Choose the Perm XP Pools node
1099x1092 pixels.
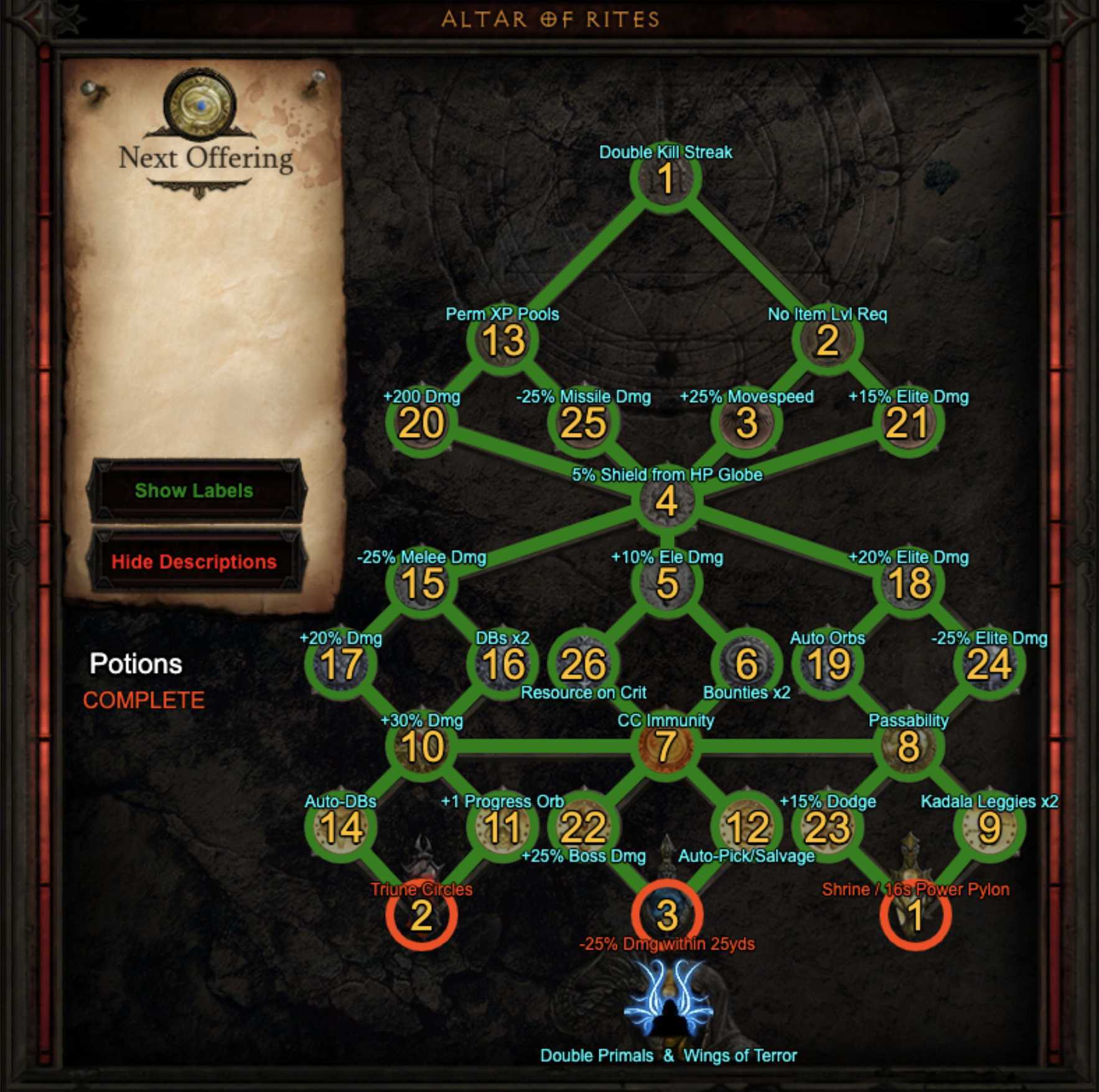coord(503,341)
